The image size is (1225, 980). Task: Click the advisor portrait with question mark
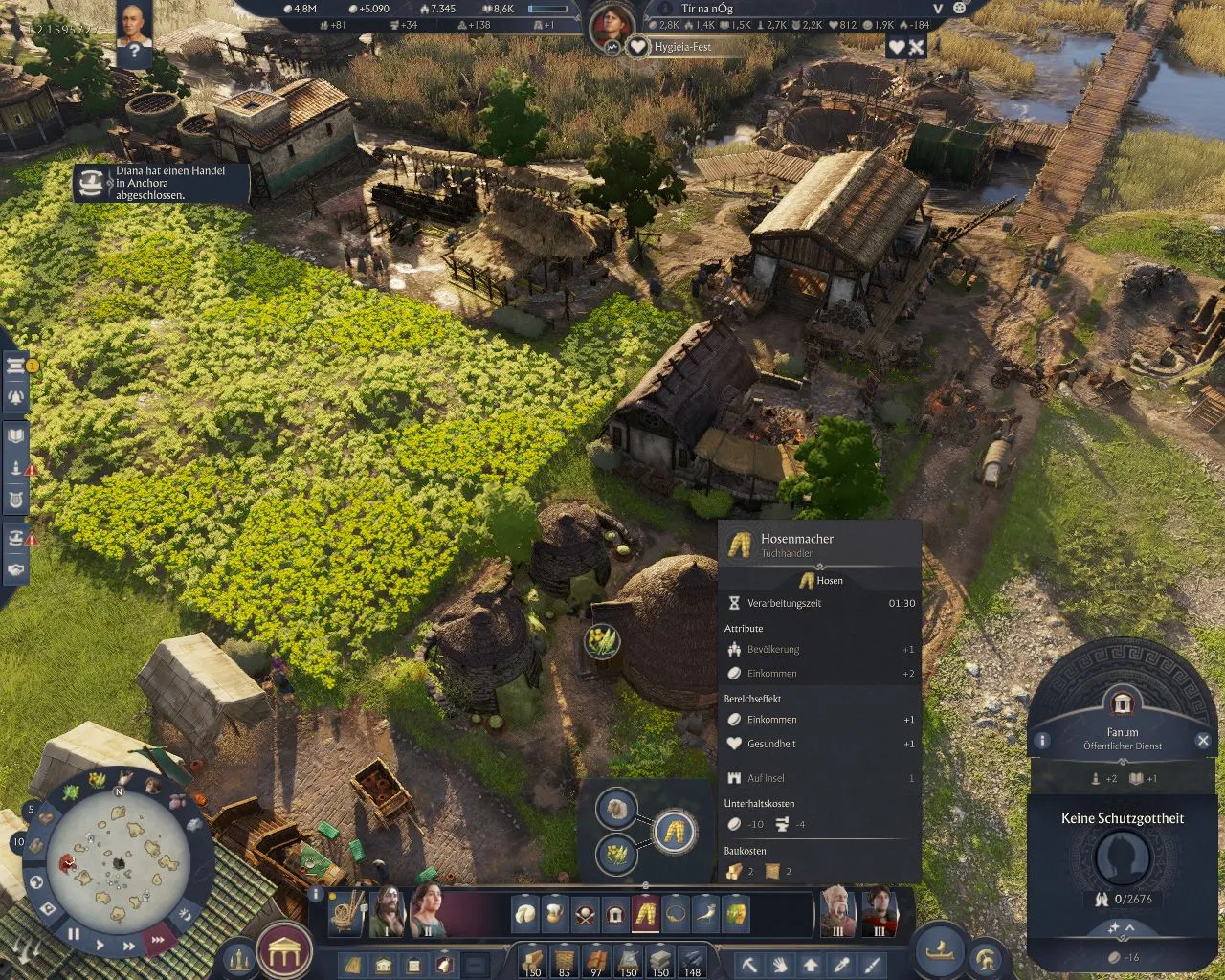[x=134, y=33]
